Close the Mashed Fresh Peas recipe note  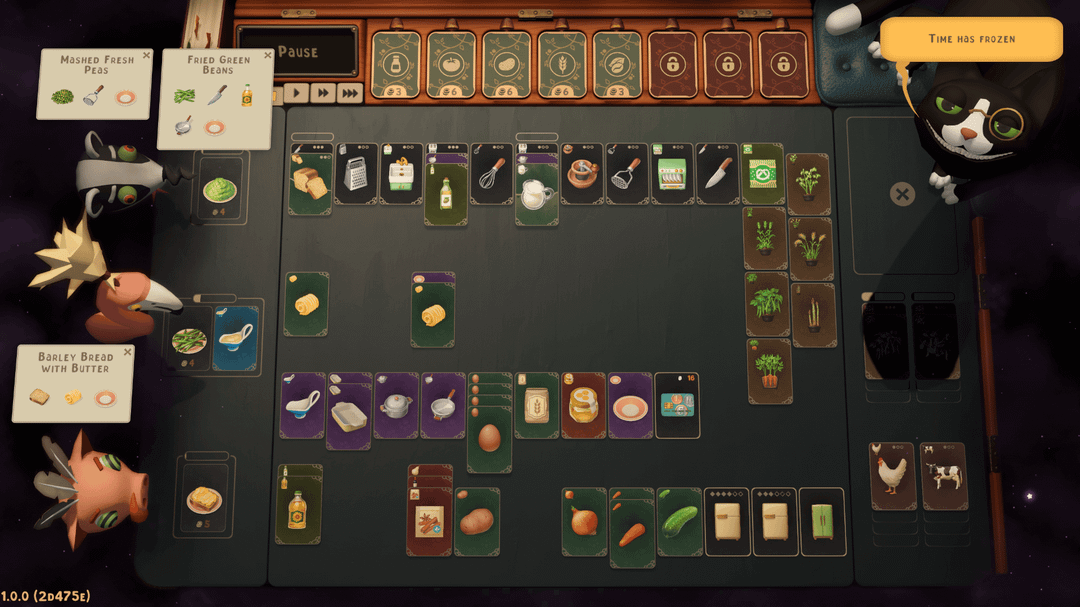[146, 56]
